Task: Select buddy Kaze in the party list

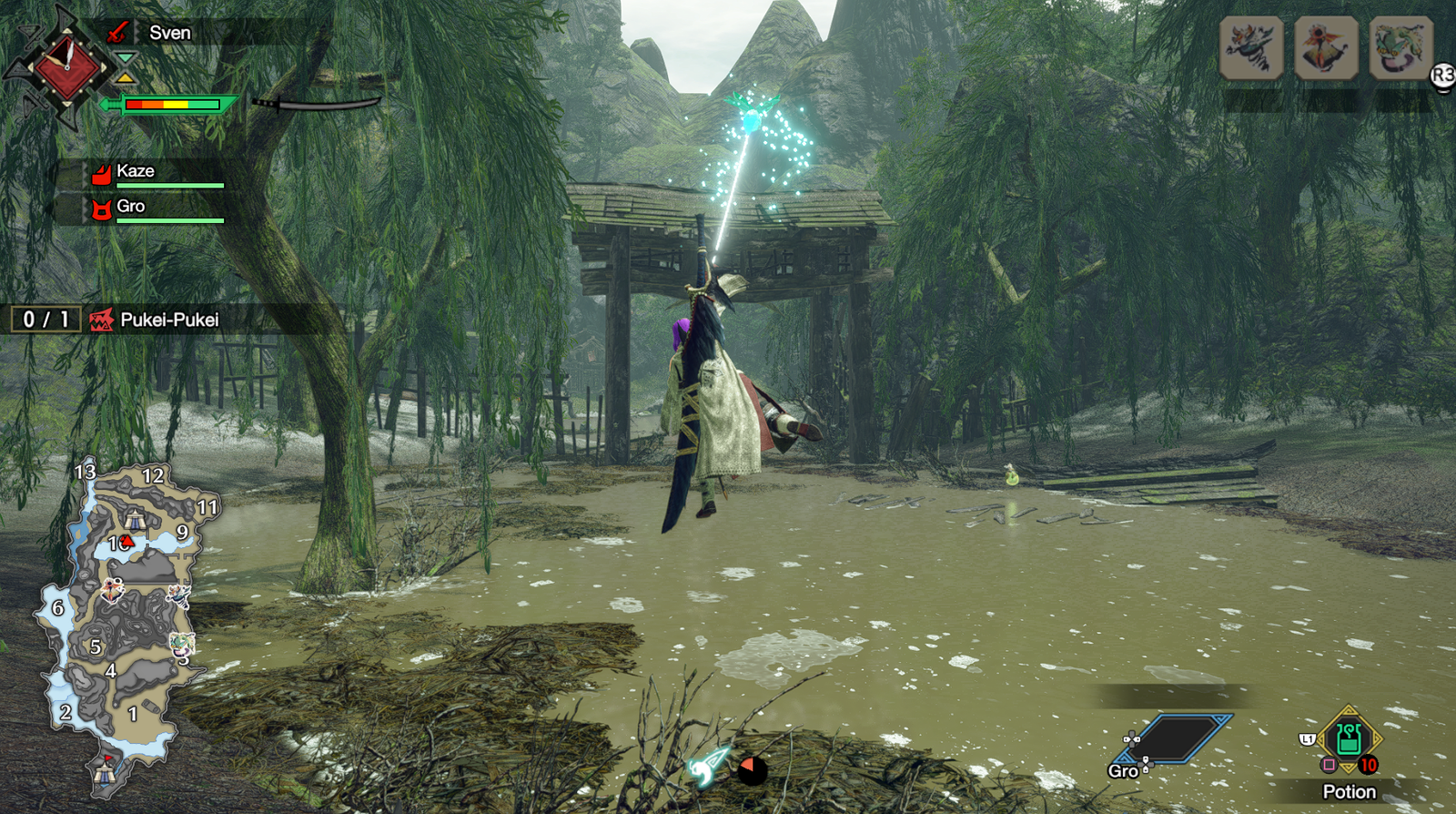Action: click(136, 171)
